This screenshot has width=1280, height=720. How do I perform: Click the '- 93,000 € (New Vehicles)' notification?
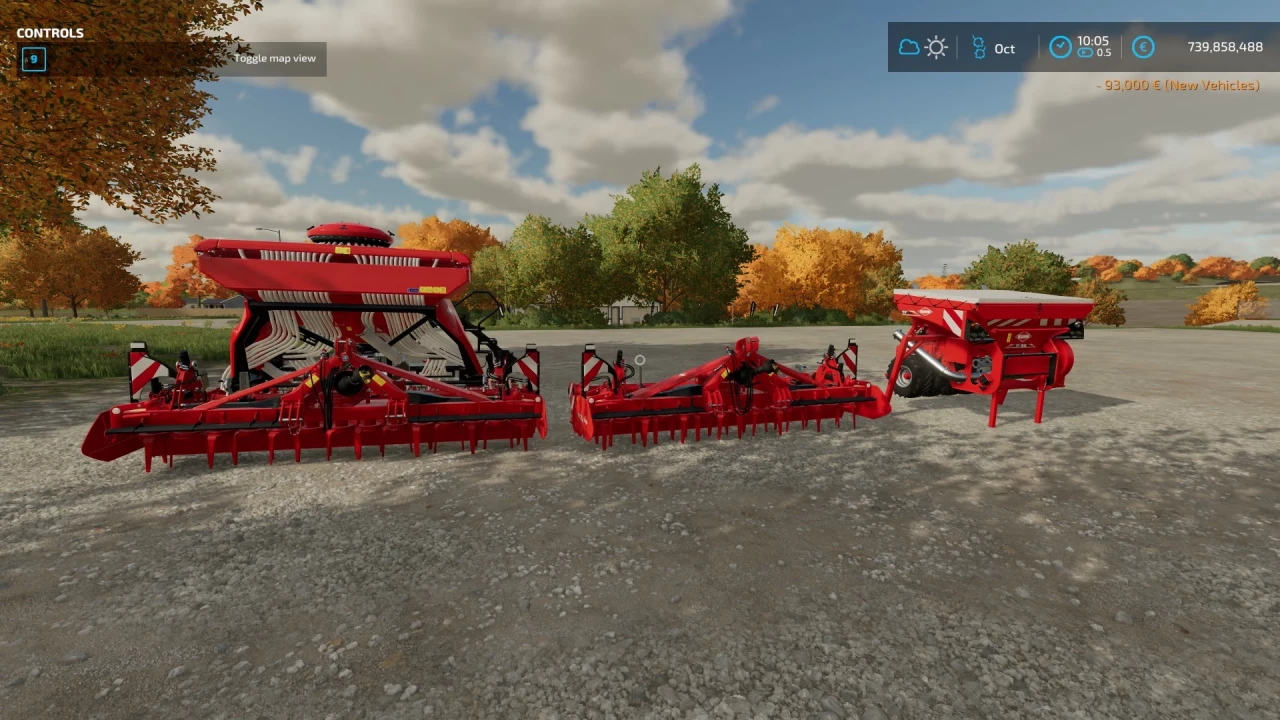click(x=1178, y=85)
